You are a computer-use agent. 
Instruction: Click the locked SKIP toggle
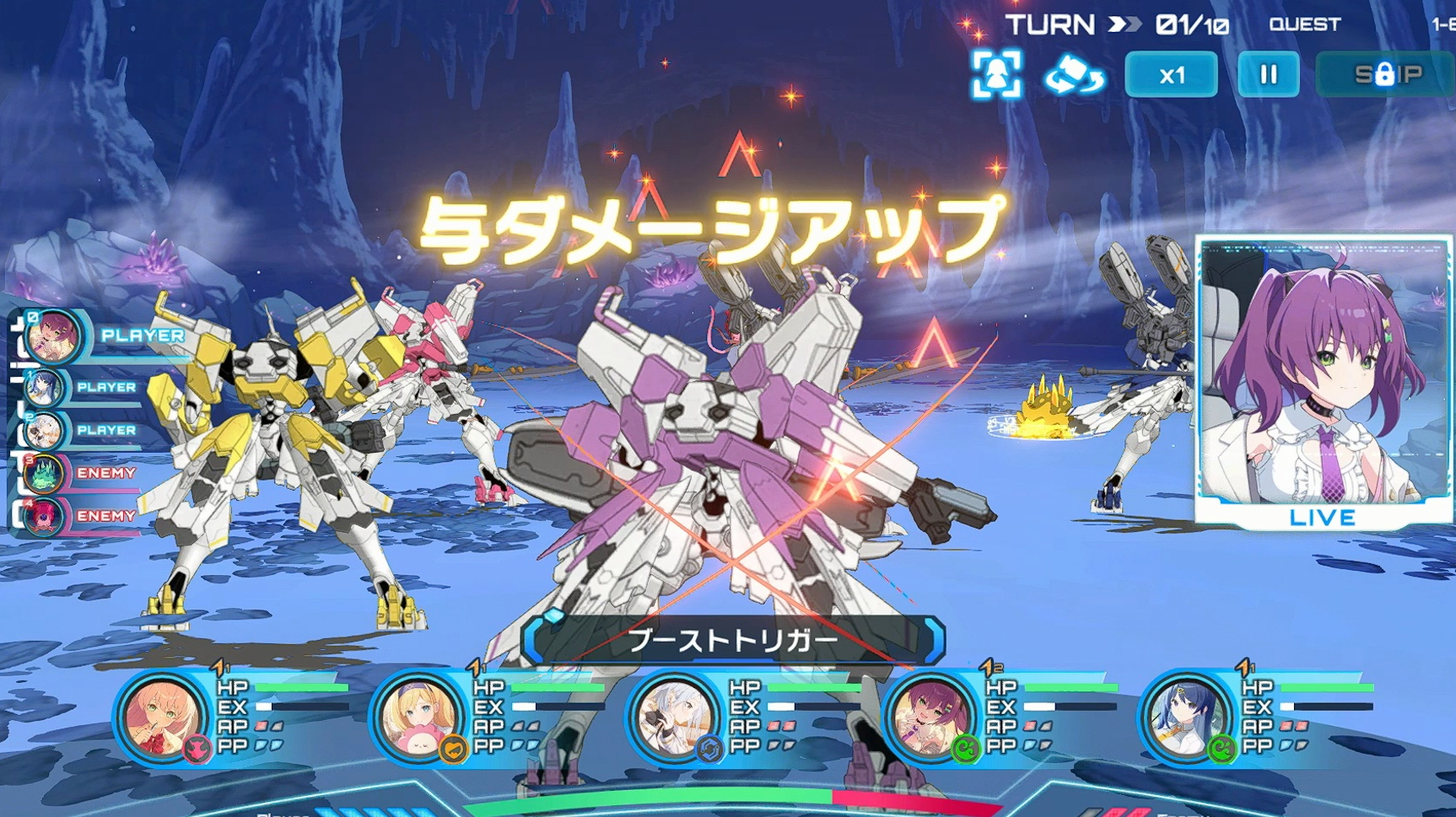1382,74
